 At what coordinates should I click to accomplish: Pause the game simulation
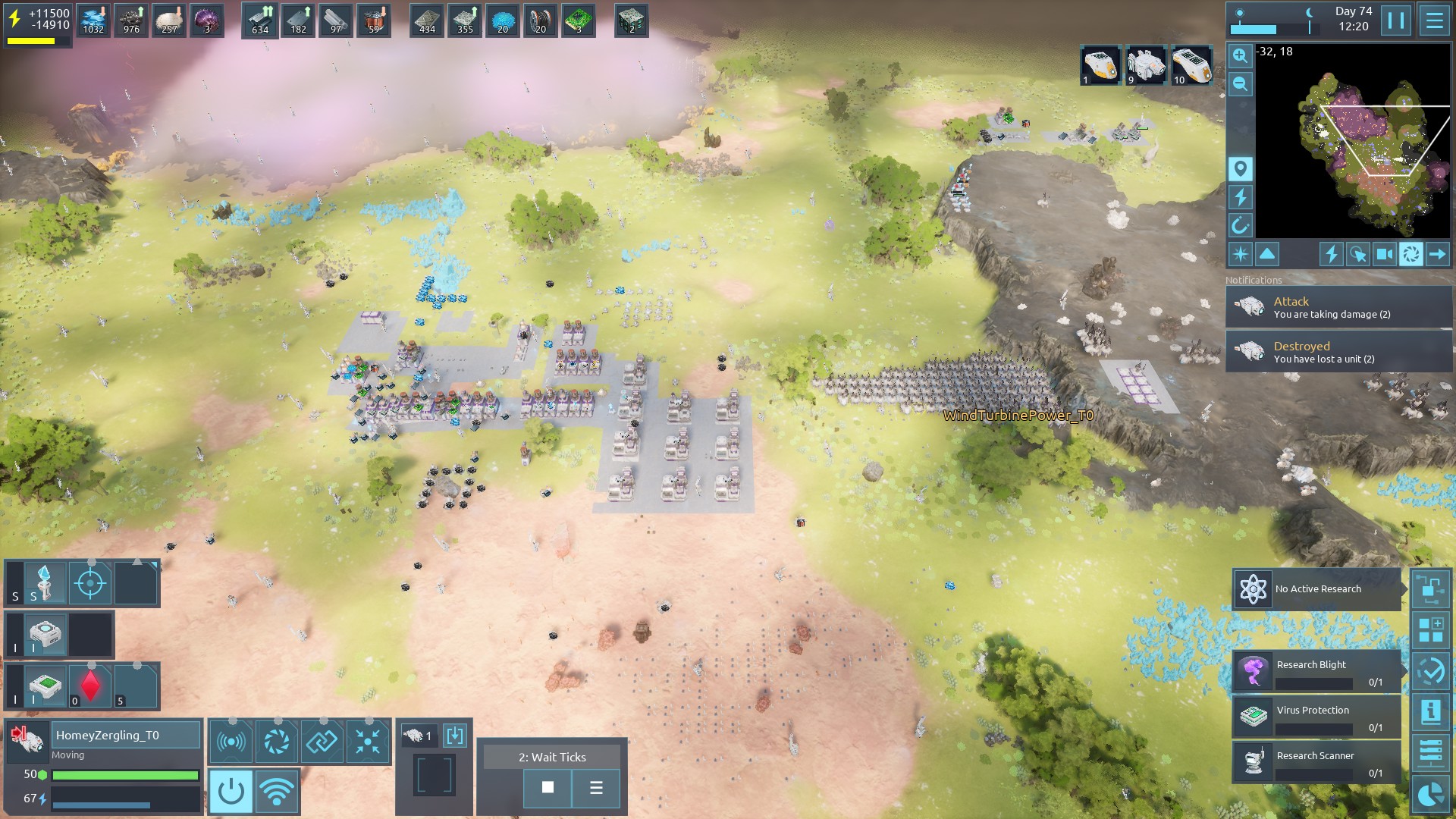click(1396, 20)
